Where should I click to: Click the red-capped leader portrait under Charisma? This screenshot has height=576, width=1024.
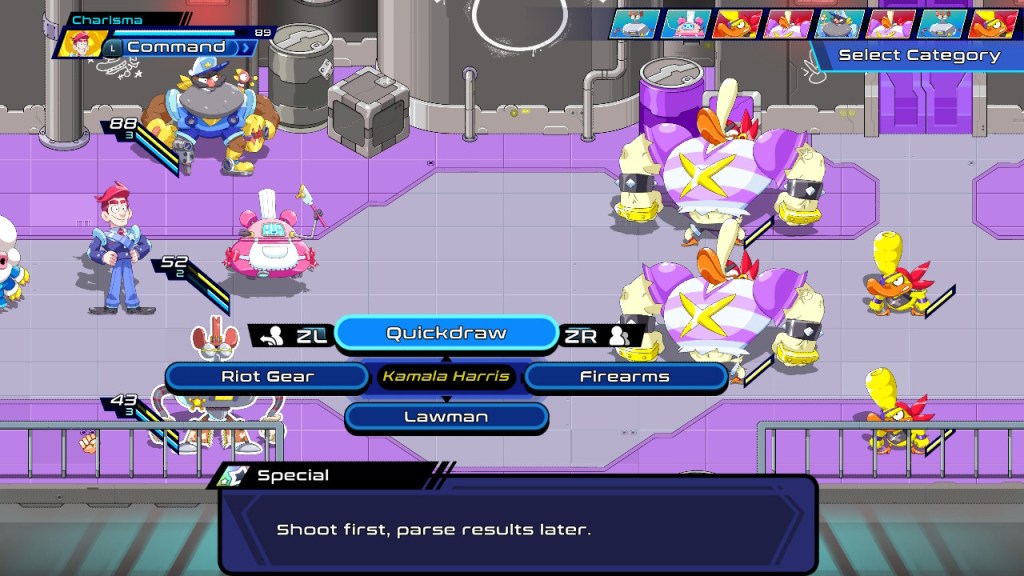pos(77,44)
